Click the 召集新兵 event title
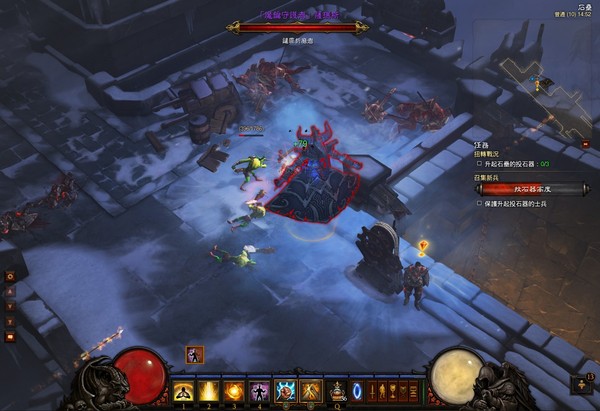The image size is (600, 411). 487,175
